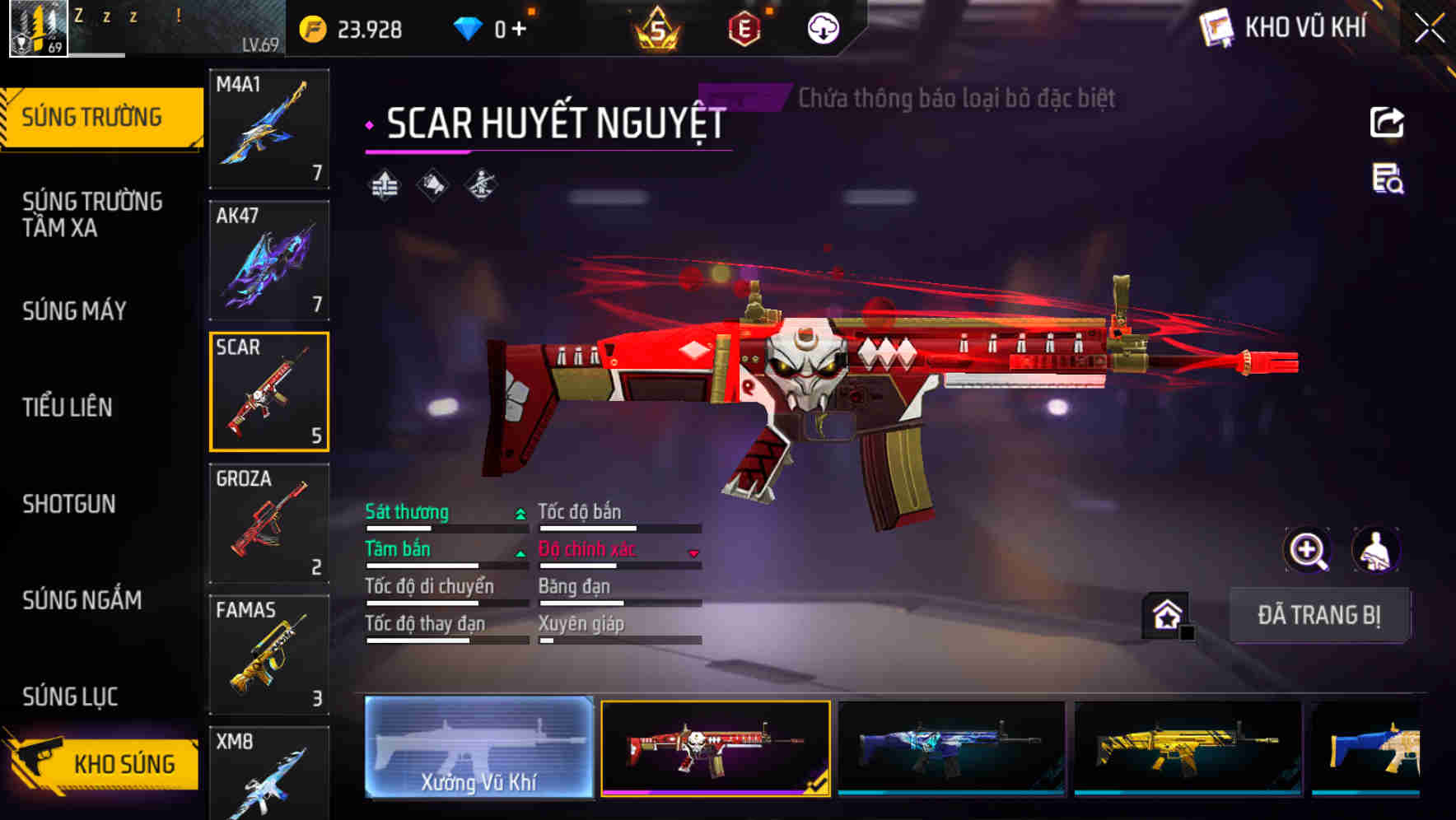The height and width of the screenshot is (820, 1456).
Task: Open the gold coin balance panel
Action: 350,27
